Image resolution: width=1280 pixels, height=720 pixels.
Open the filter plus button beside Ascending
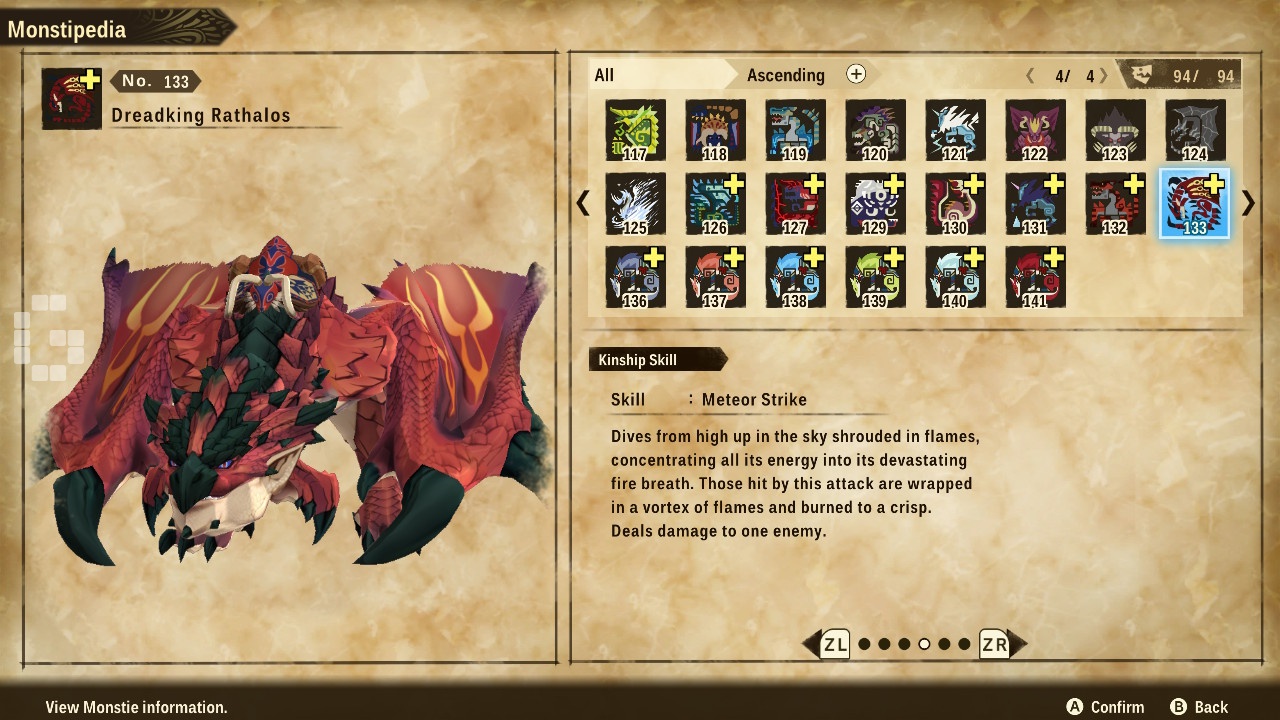[x=856, y=74]
